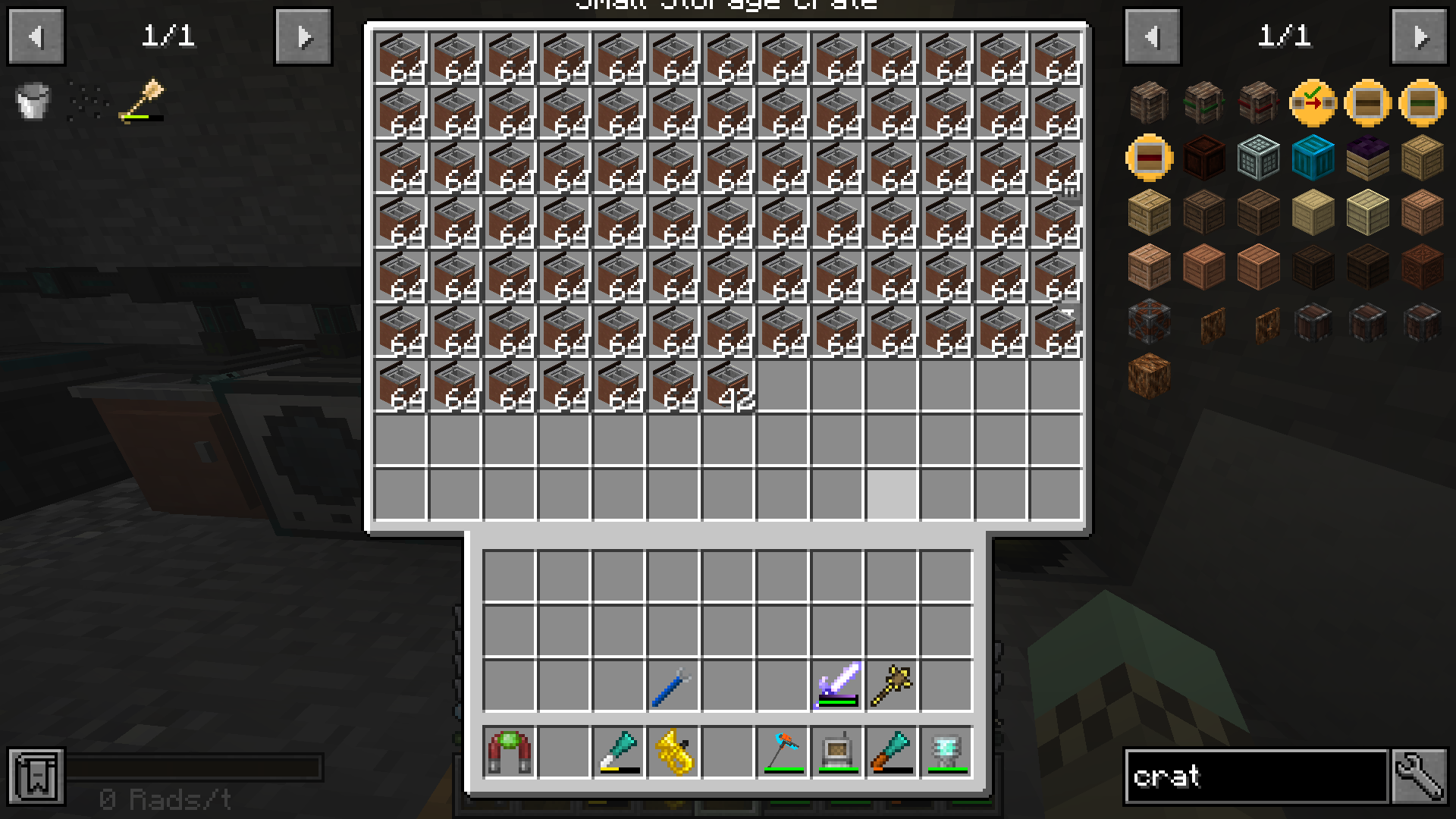Grab the blue wrench from the inventory

click(673, 686)
